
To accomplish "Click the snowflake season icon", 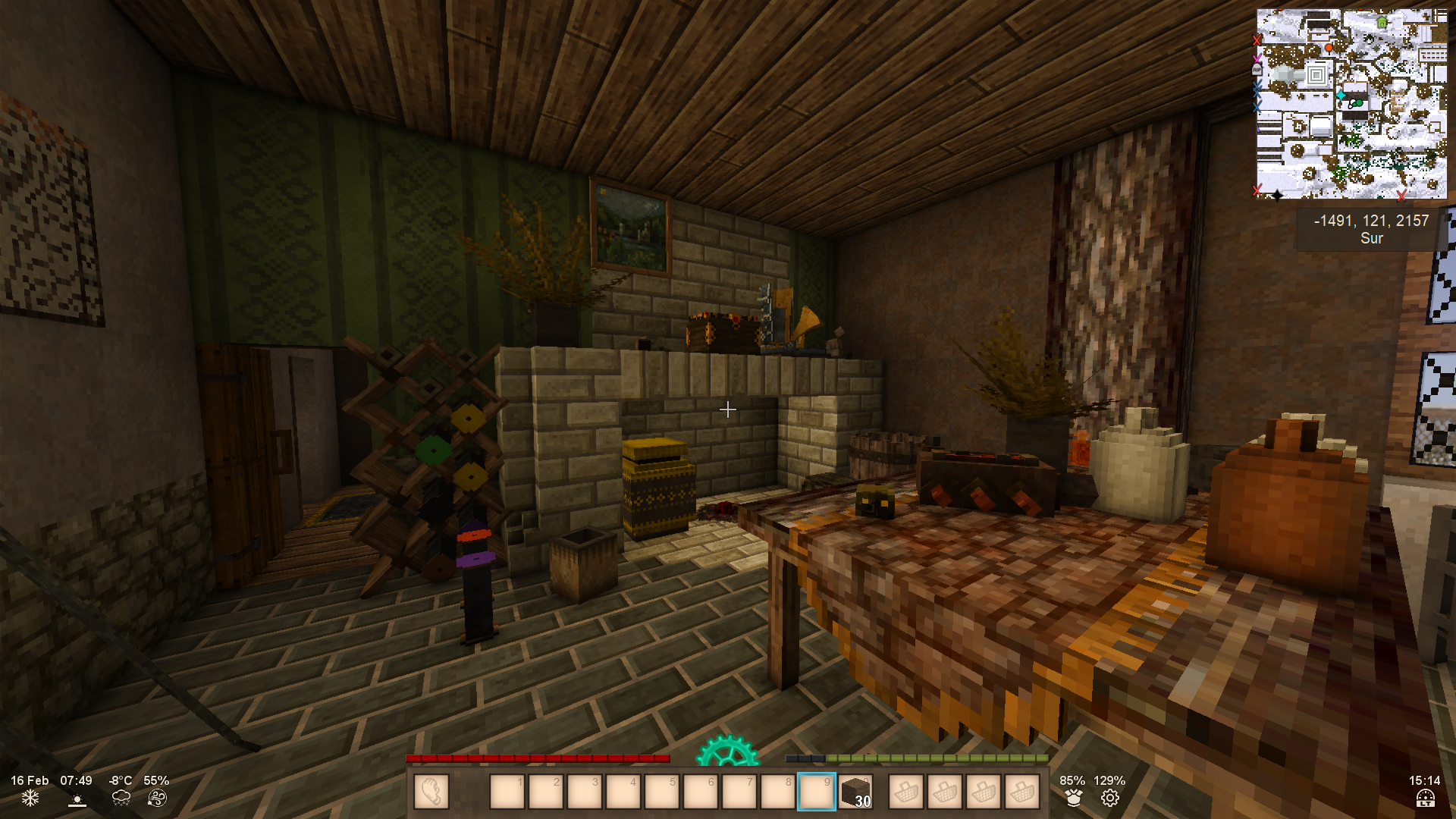I will pos(30,798).
